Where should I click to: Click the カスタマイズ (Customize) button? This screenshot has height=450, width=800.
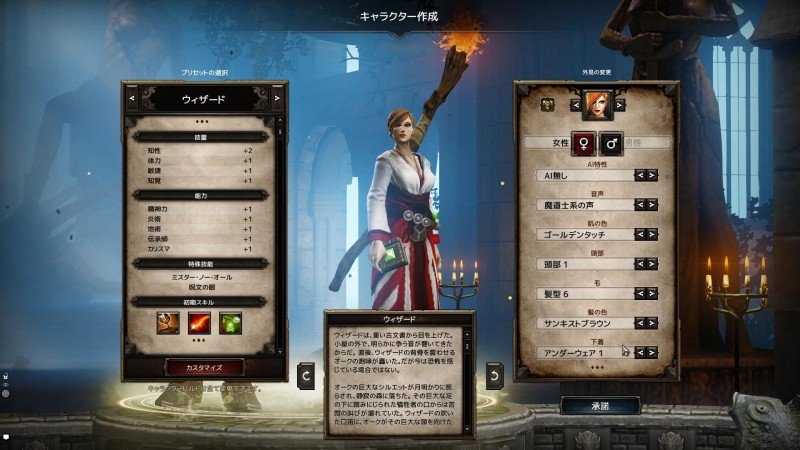coord(204,367)
